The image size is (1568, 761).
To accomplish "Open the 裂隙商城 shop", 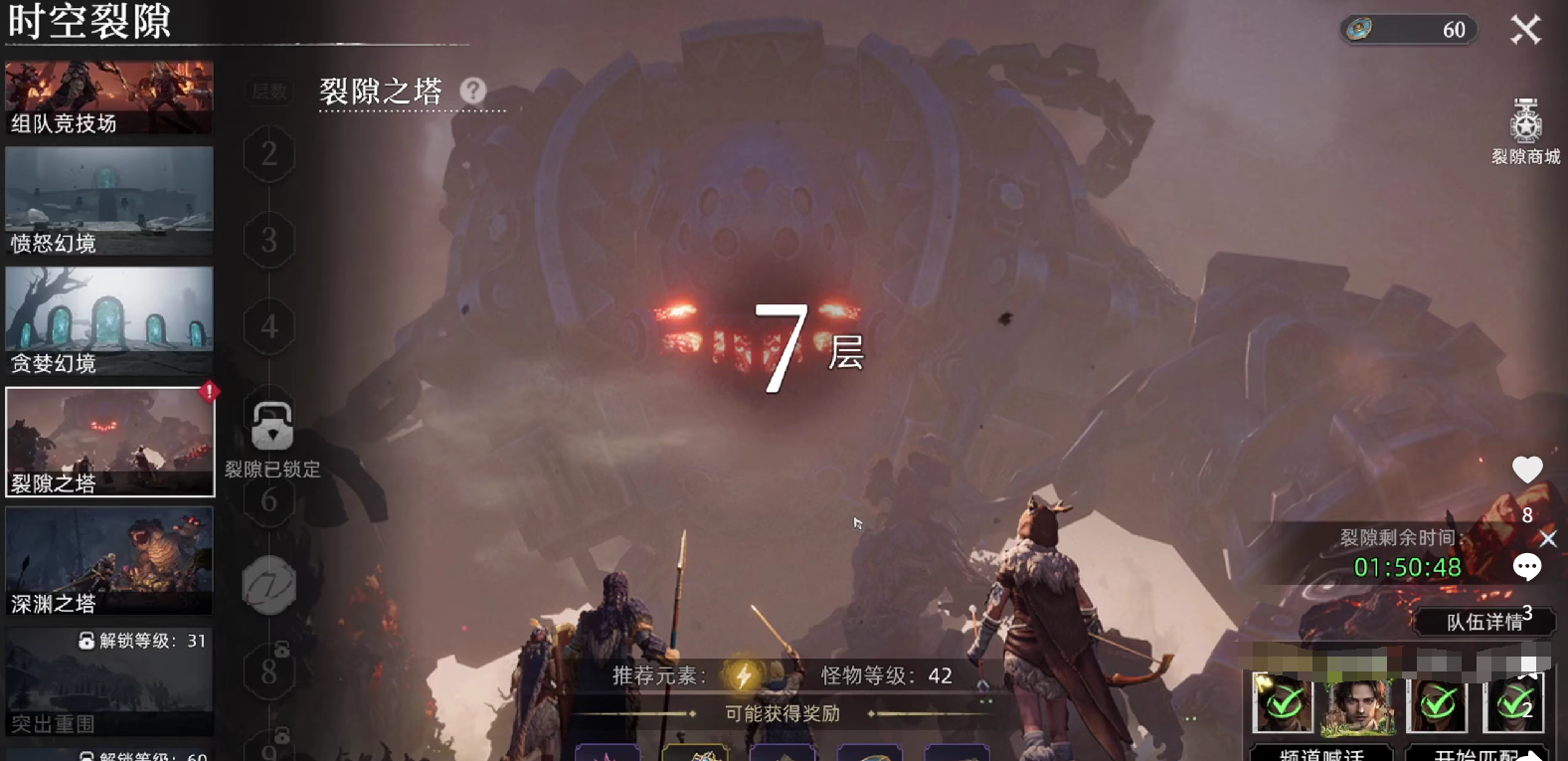I will coord(1525,131).
